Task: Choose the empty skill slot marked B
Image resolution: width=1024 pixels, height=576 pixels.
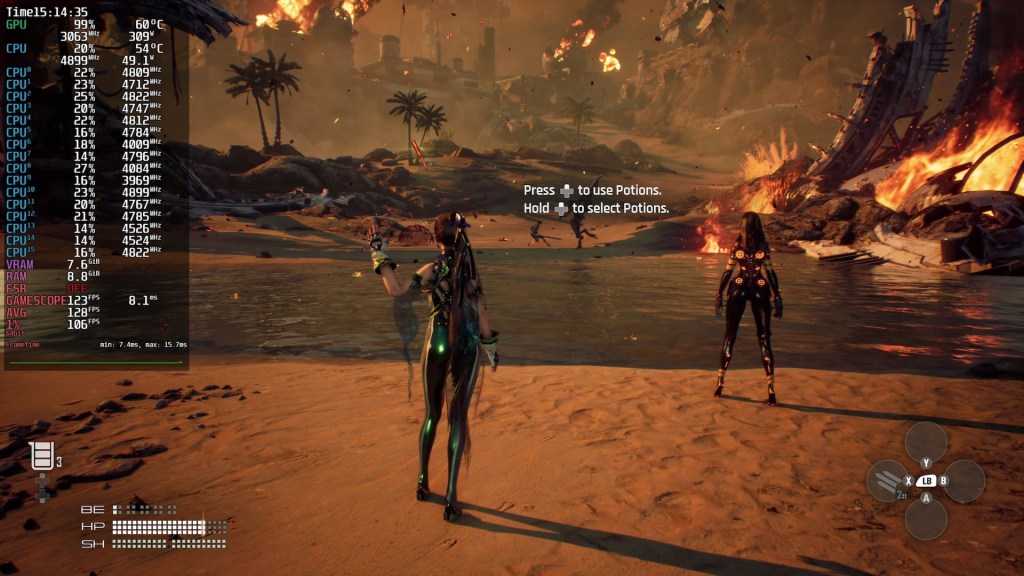Action: pyautogui.click(x=964, y=481)
